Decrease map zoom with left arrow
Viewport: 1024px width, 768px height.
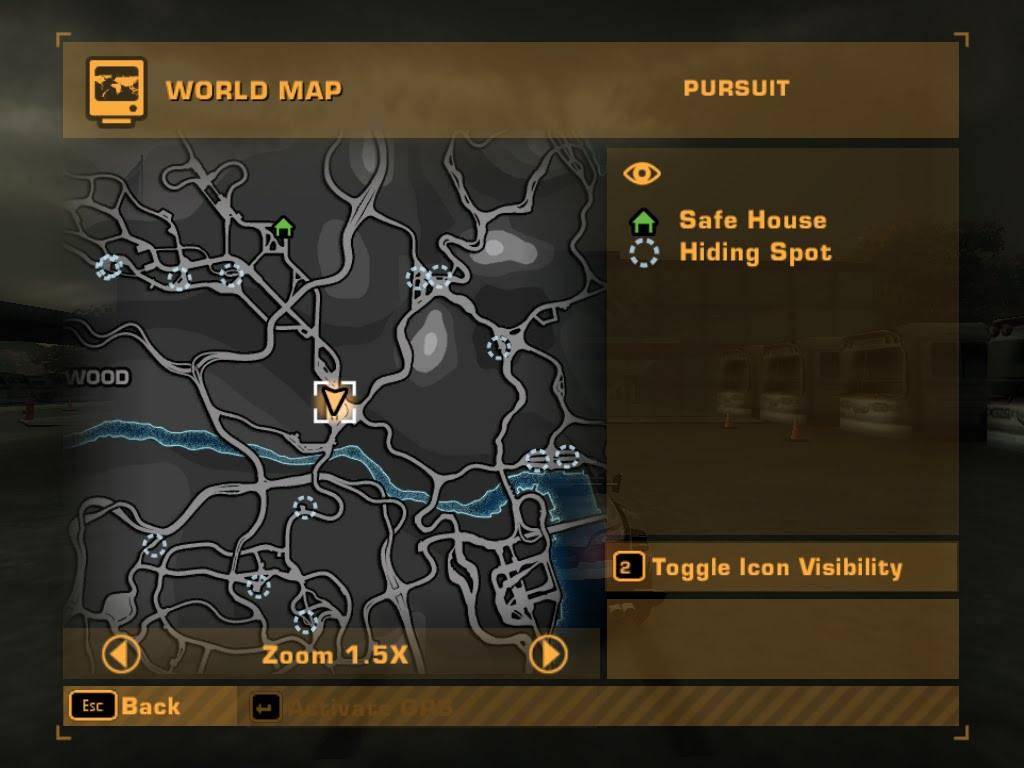click(x=122, y=656)
